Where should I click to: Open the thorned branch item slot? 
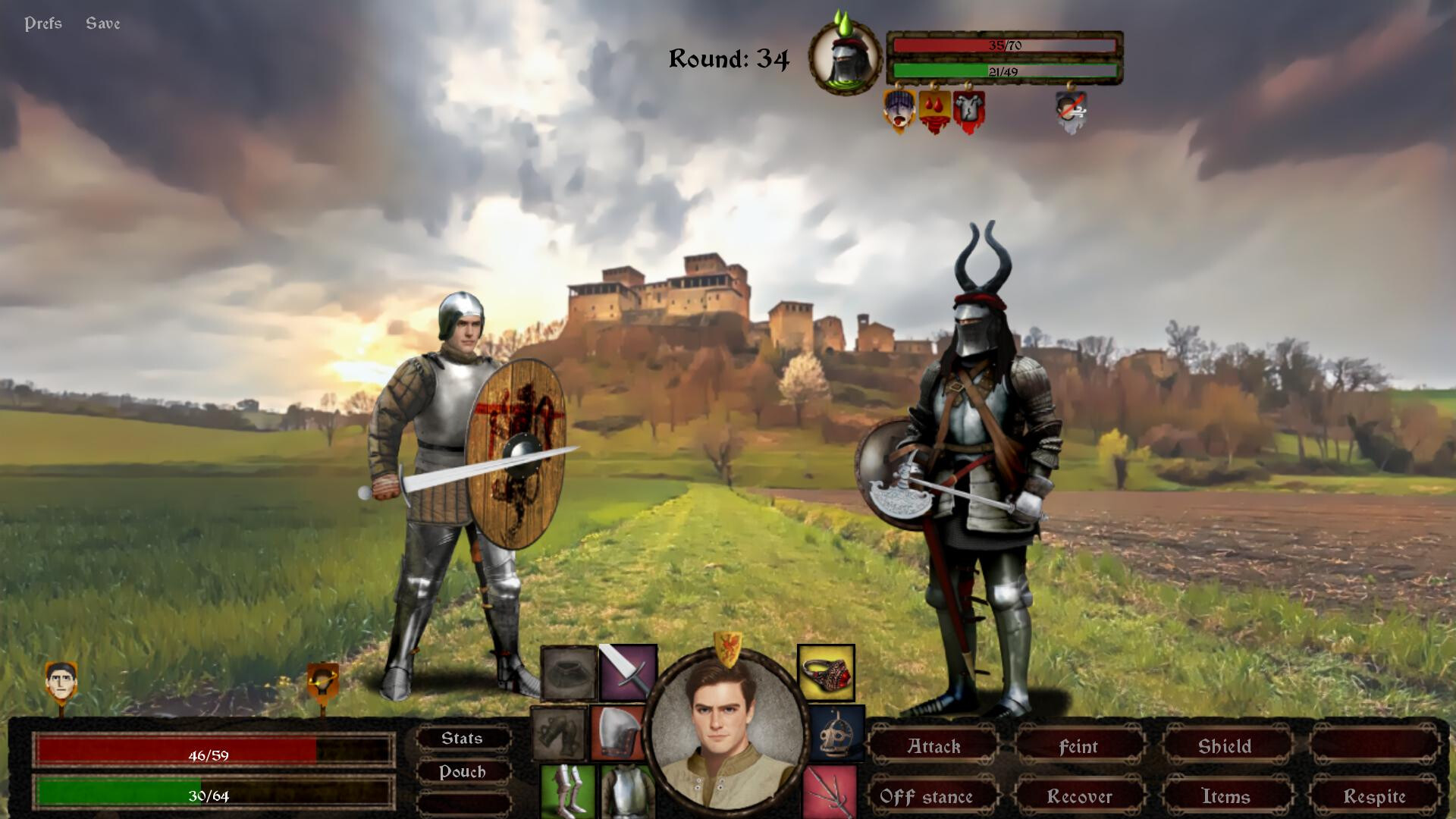click(830, 792)
